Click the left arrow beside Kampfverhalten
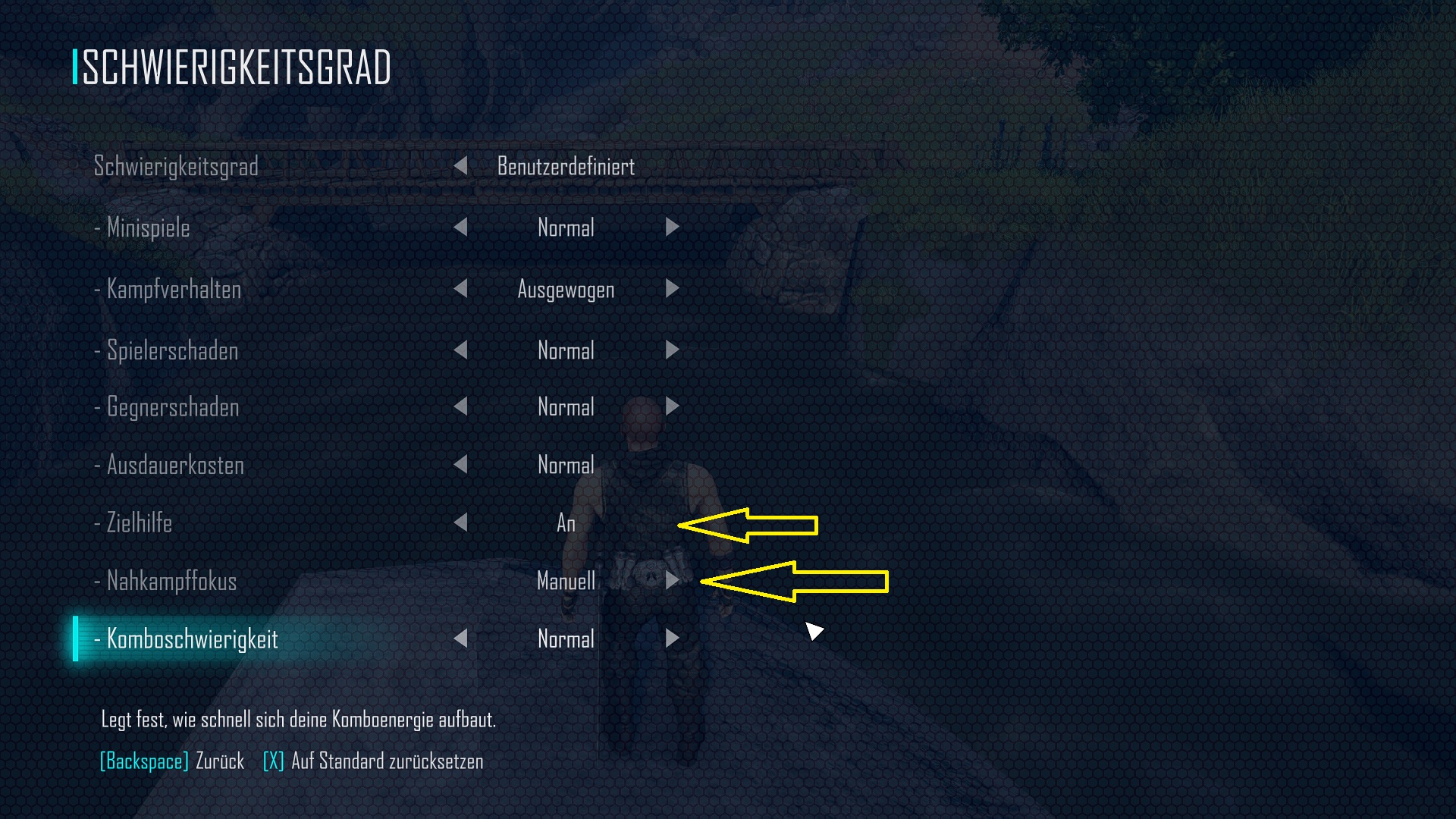This screenshot has height=819, width=1456. point(463,289)
